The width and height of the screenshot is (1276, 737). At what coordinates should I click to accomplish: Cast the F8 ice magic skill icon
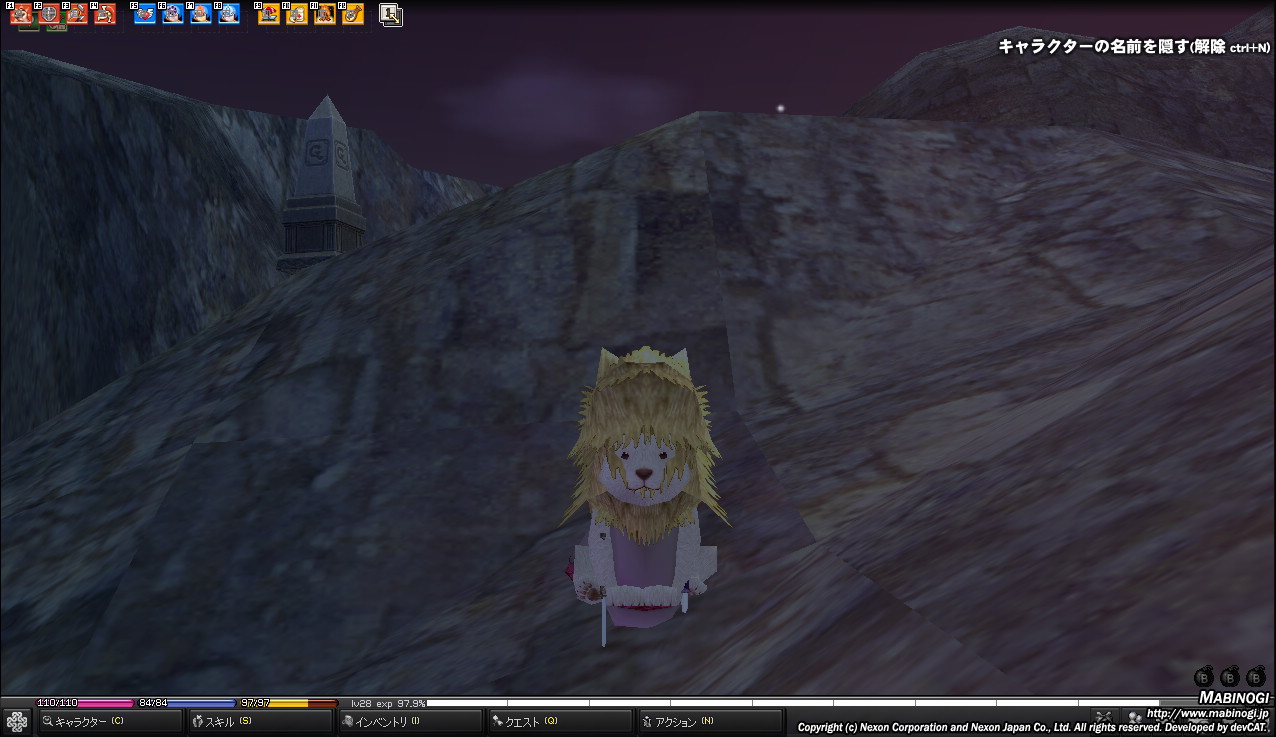pyautogui.click(x=229, y=14)
